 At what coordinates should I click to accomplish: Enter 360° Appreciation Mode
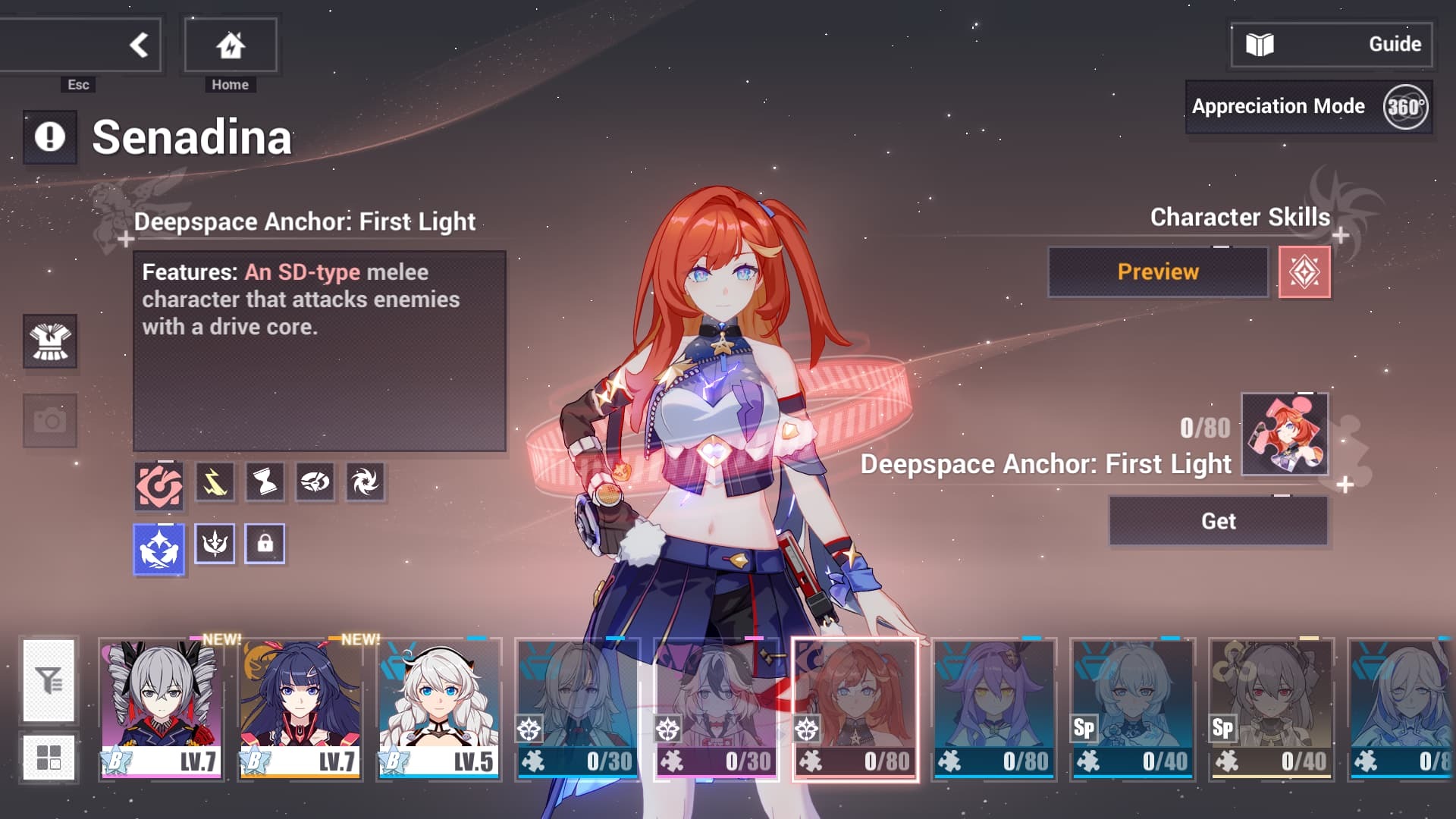(x=1309, y=107)
